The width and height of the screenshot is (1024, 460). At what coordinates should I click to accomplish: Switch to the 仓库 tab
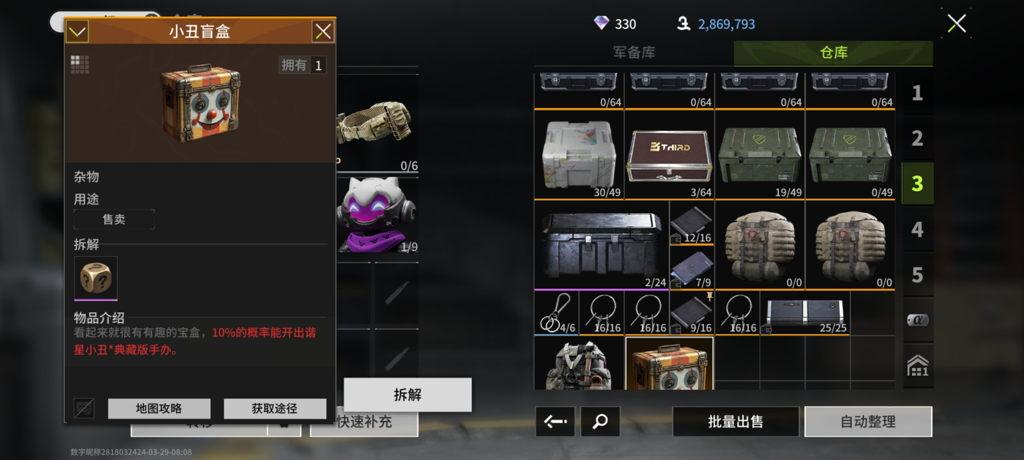pos(833,53)
